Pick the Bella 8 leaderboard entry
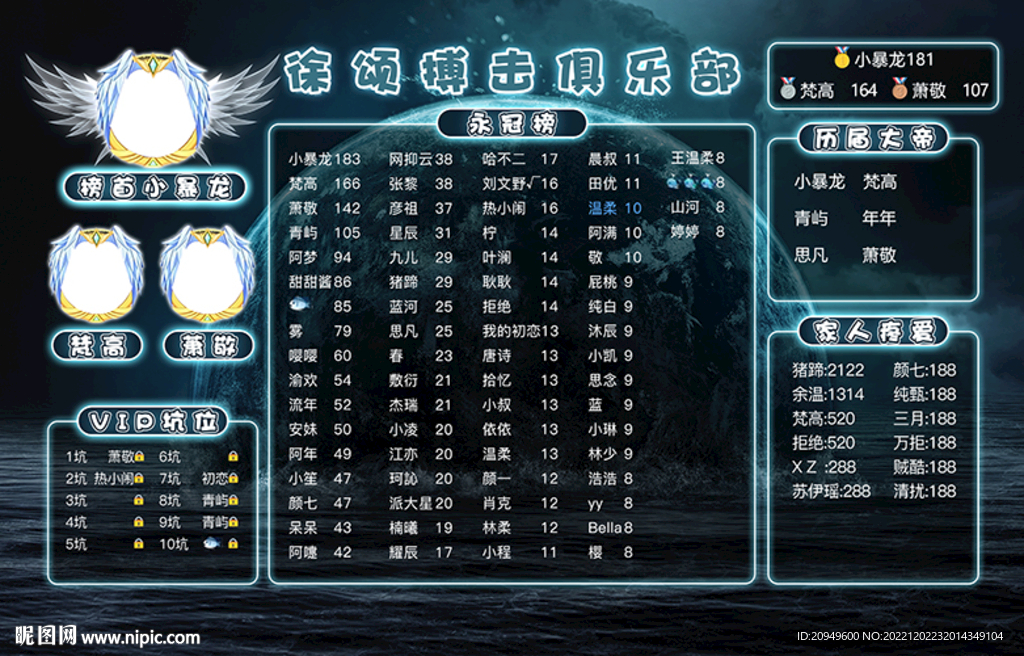 (611, 527)
